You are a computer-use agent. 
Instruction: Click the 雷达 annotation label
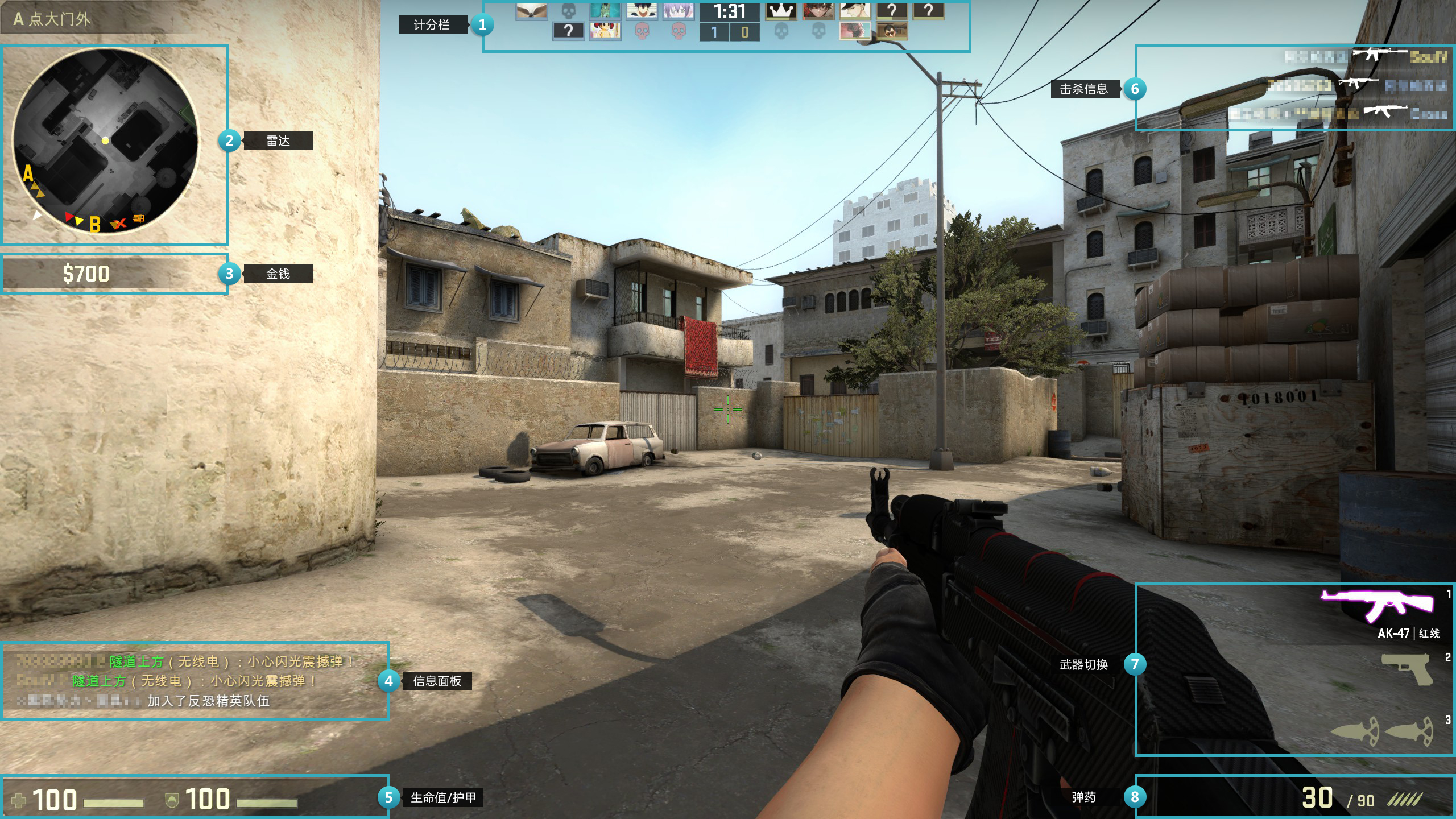(278, 141)
